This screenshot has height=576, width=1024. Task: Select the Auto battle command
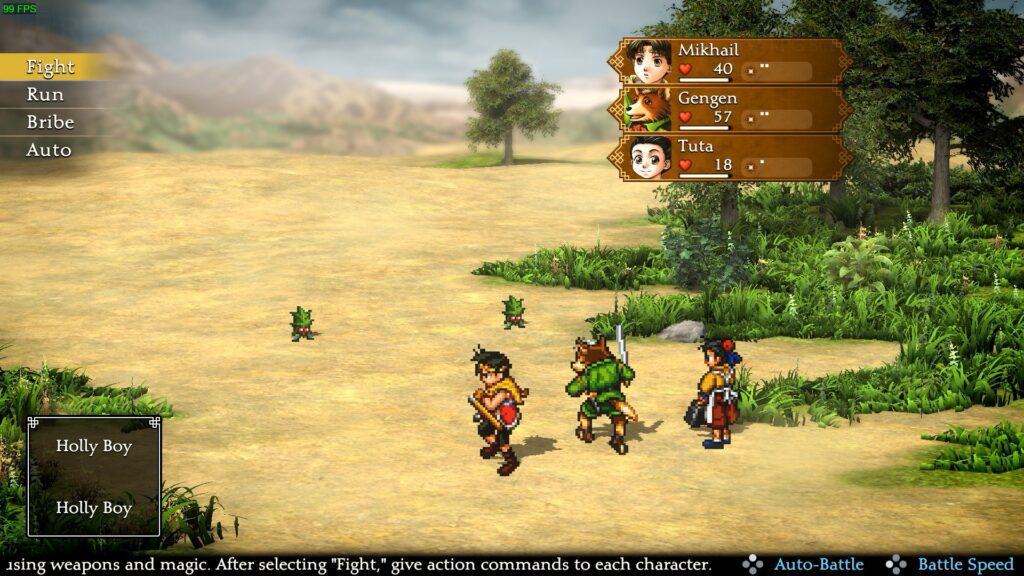(48, 150)
